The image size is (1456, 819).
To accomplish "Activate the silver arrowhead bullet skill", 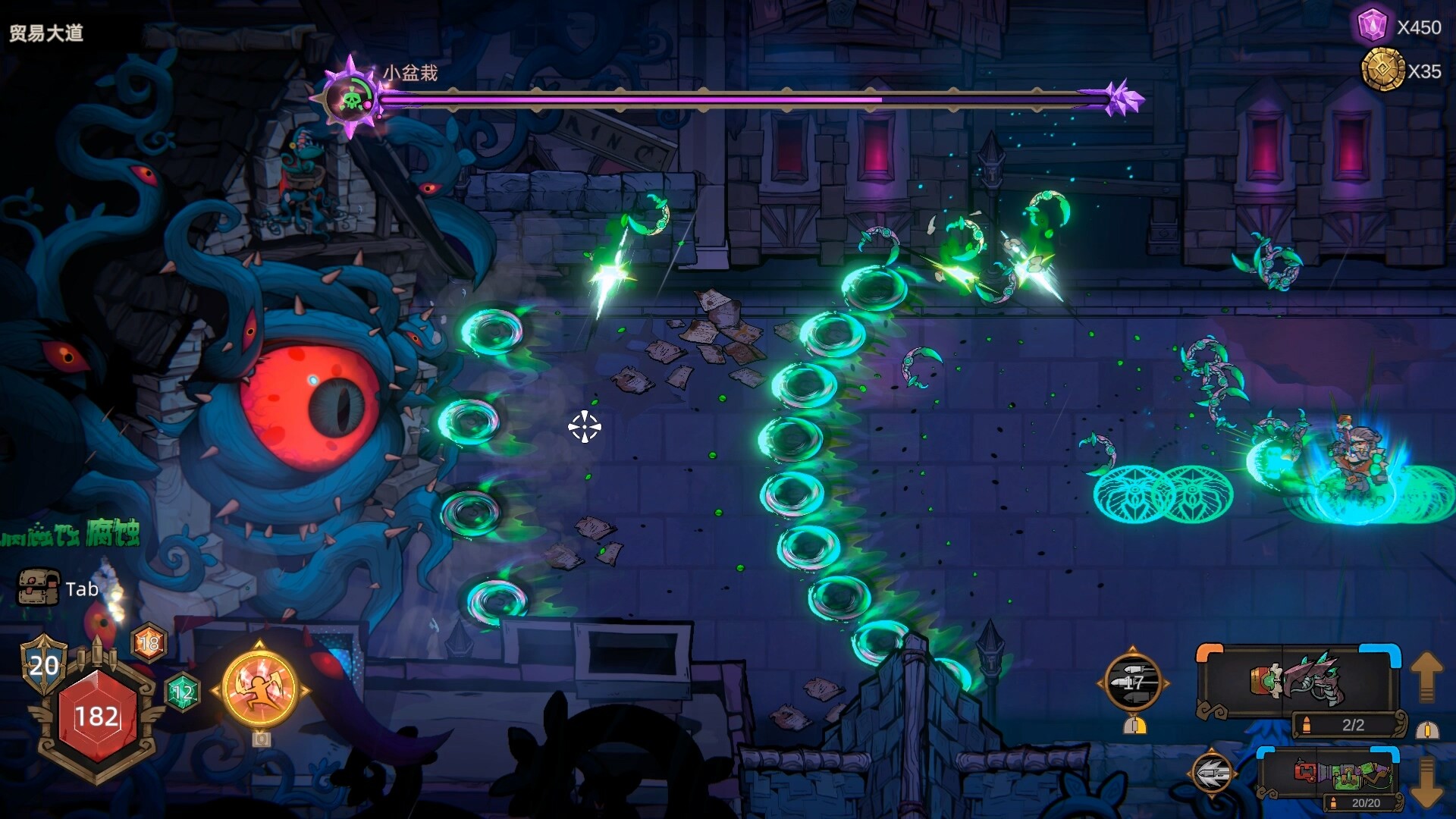I will [x=1212, y=773].
